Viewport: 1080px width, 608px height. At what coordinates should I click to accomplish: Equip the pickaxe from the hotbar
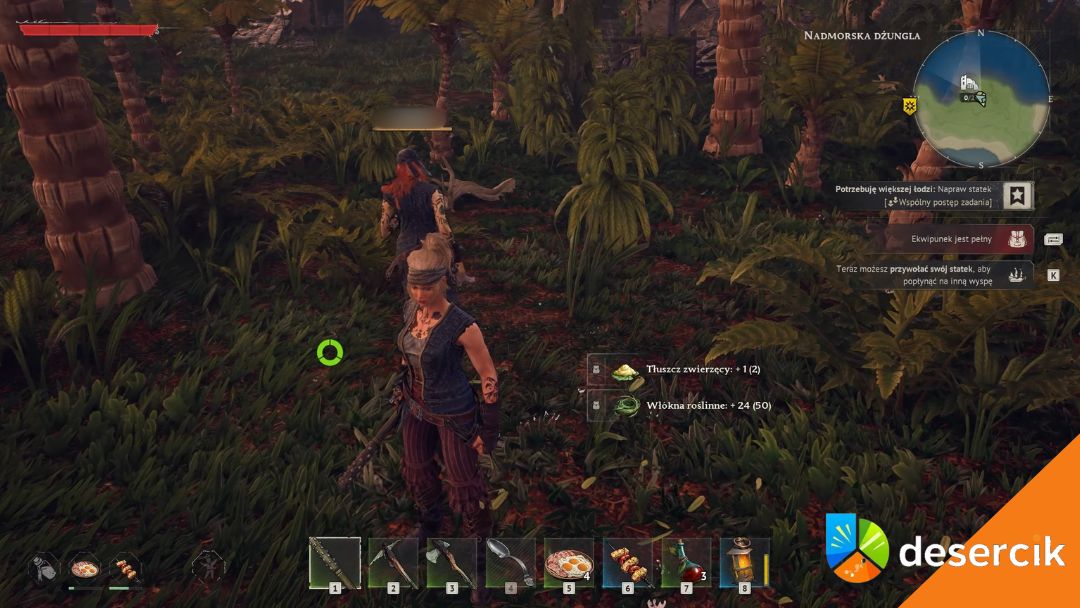393,563
